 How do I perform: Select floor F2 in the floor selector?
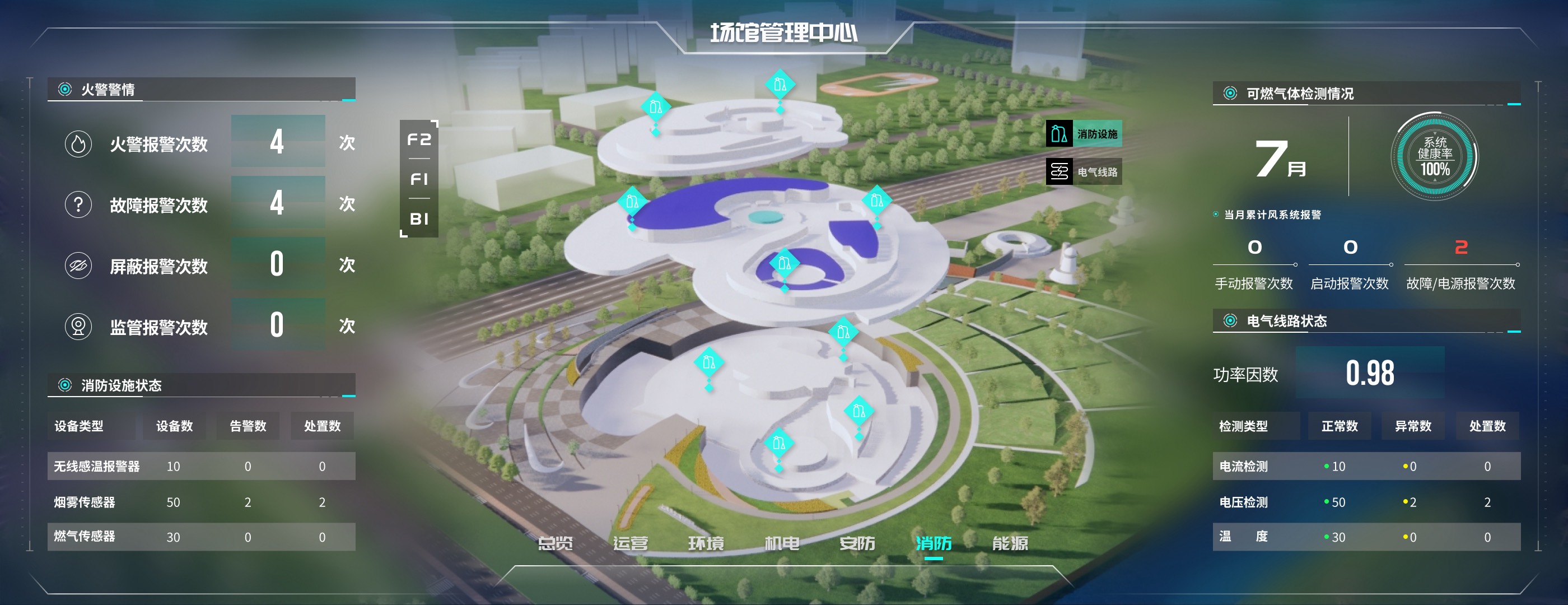click(419, 140)
